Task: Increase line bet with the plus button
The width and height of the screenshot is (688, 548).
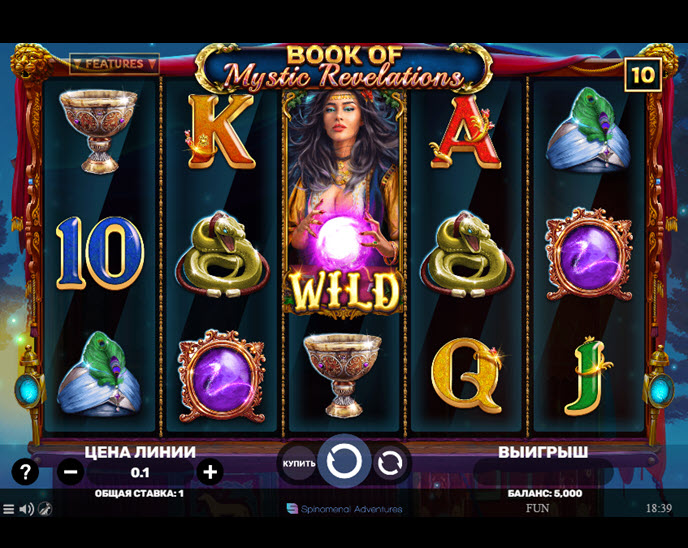Action: 209,472
